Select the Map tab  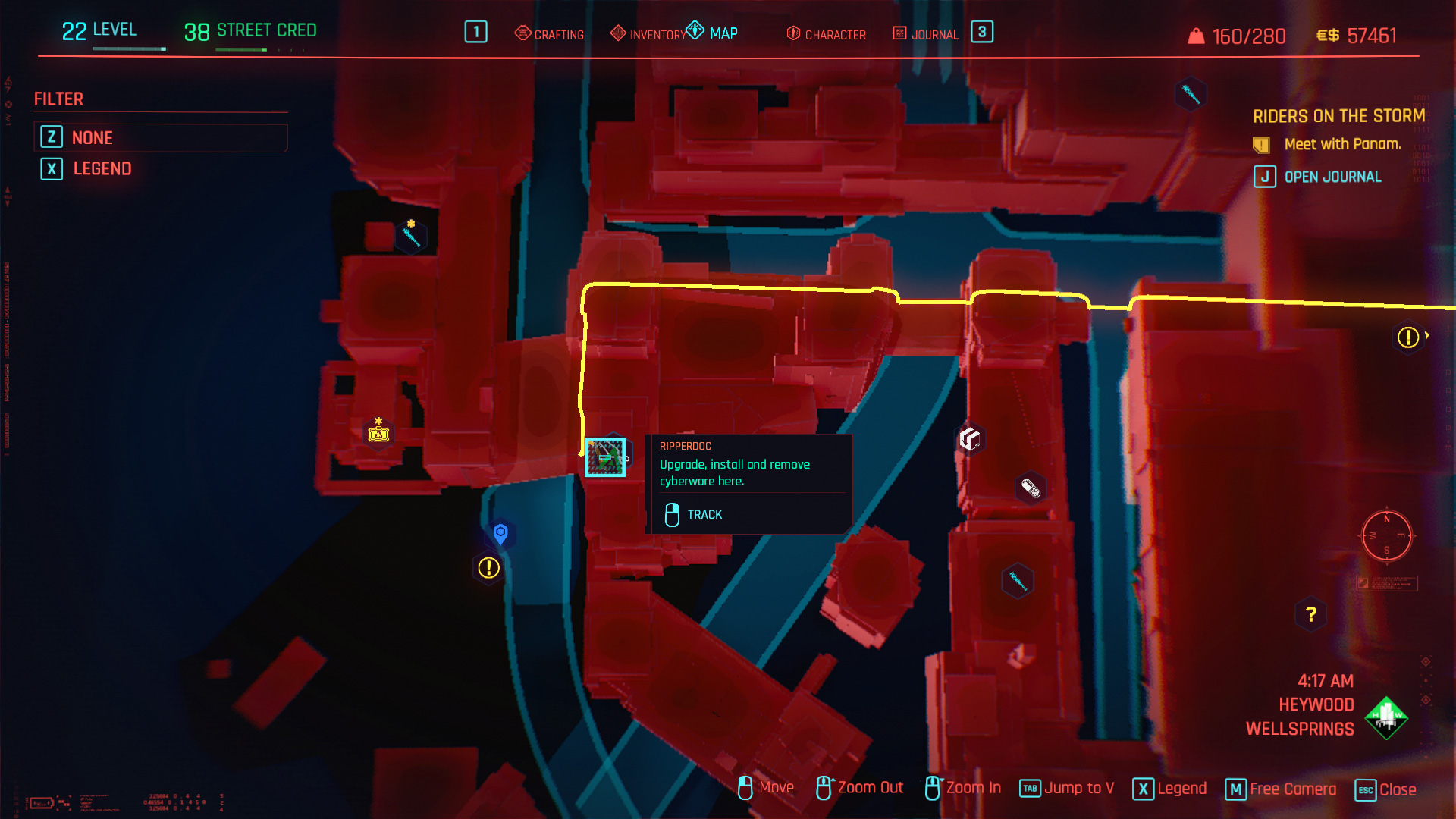click(x=713, y=33)
